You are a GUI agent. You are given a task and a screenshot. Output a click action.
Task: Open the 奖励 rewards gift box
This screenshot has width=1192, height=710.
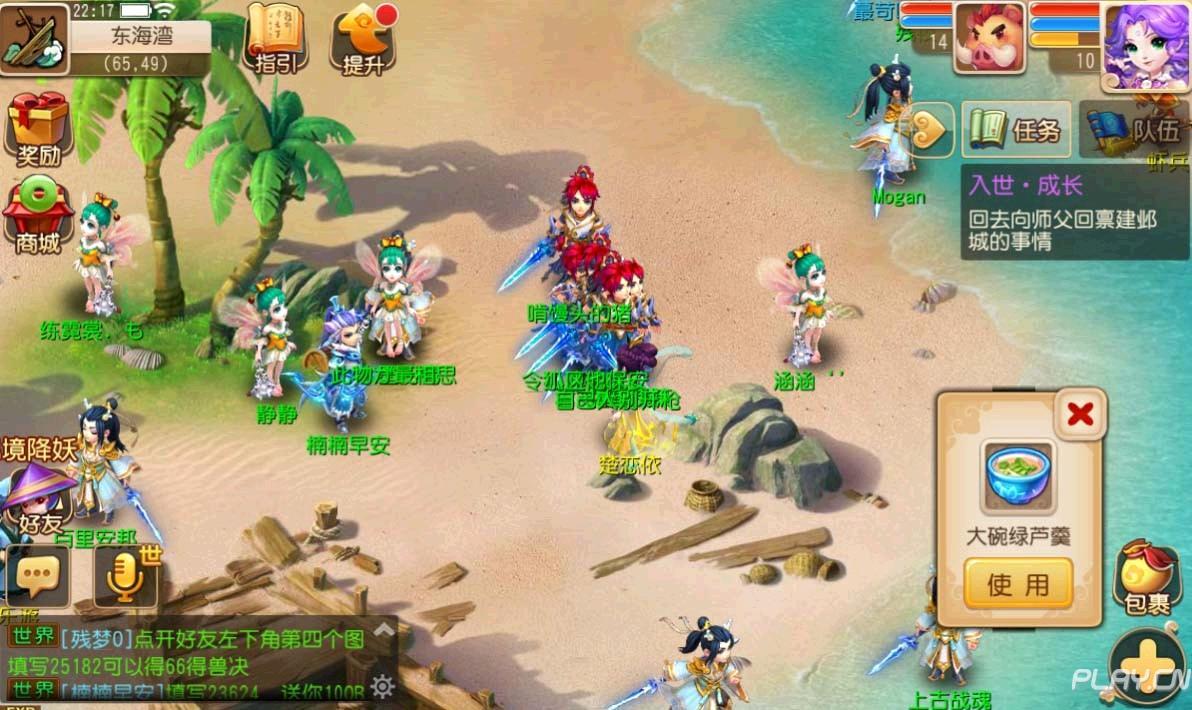pyautogui.click(x=38, y=128)
